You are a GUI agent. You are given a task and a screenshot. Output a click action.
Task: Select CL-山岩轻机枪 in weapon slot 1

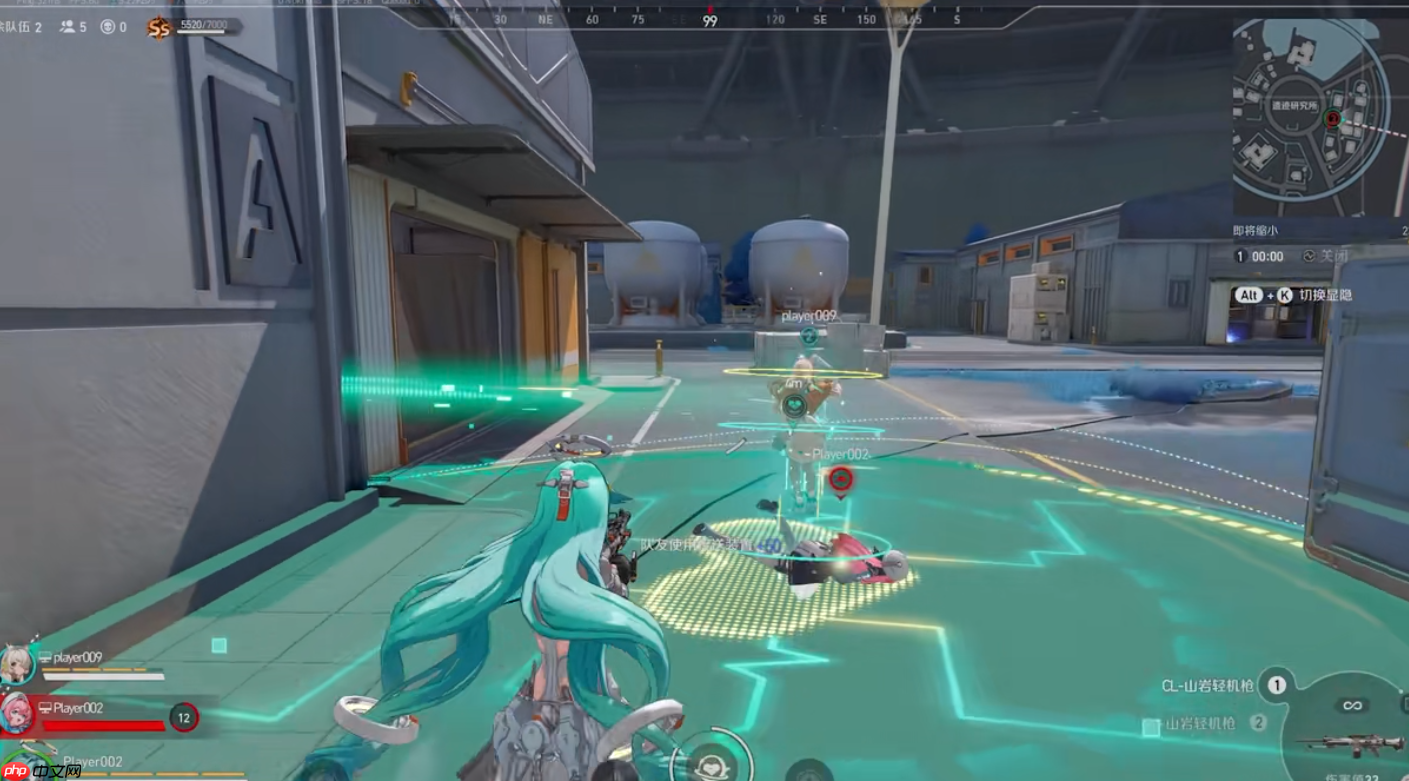(1208, 686)
